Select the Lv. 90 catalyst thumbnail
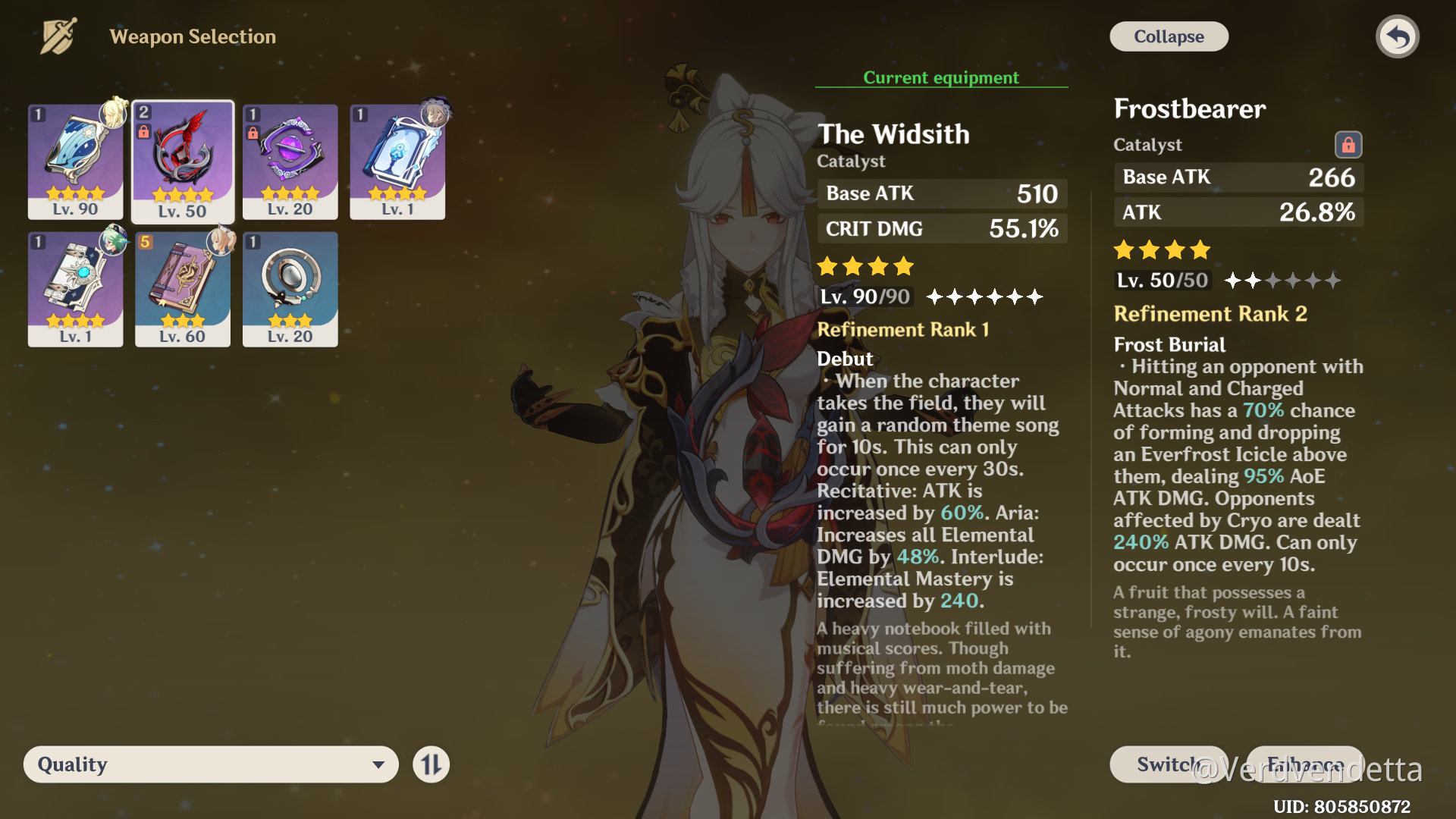The width and height of the screenshot is (1456, 819). click(74, 159)
